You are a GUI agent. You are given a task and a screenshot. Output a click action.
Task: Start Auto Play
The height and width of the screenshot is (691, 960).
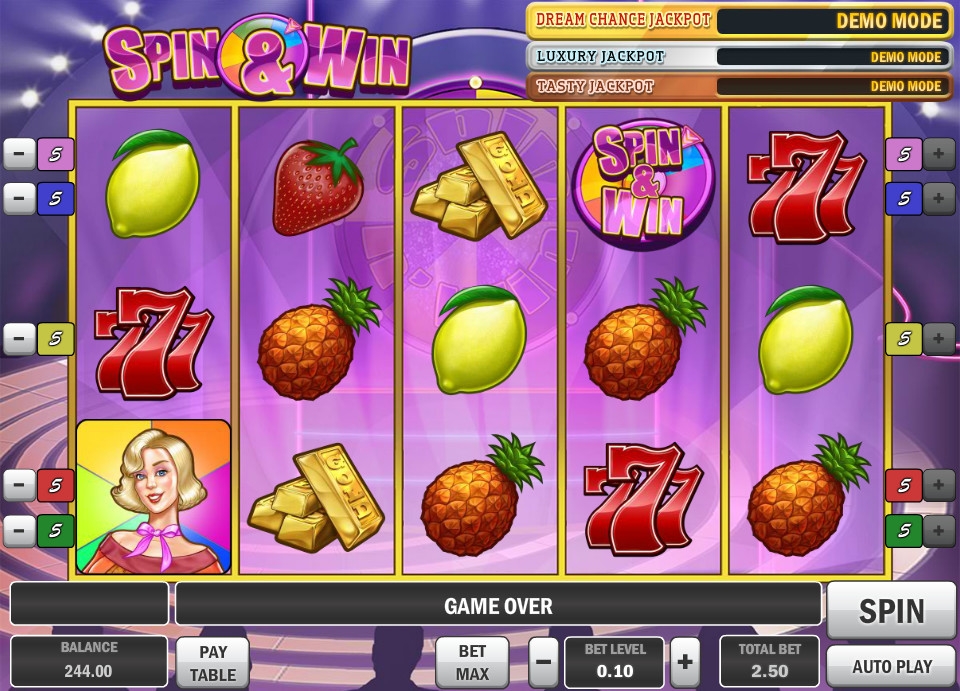tap(891, 666)
